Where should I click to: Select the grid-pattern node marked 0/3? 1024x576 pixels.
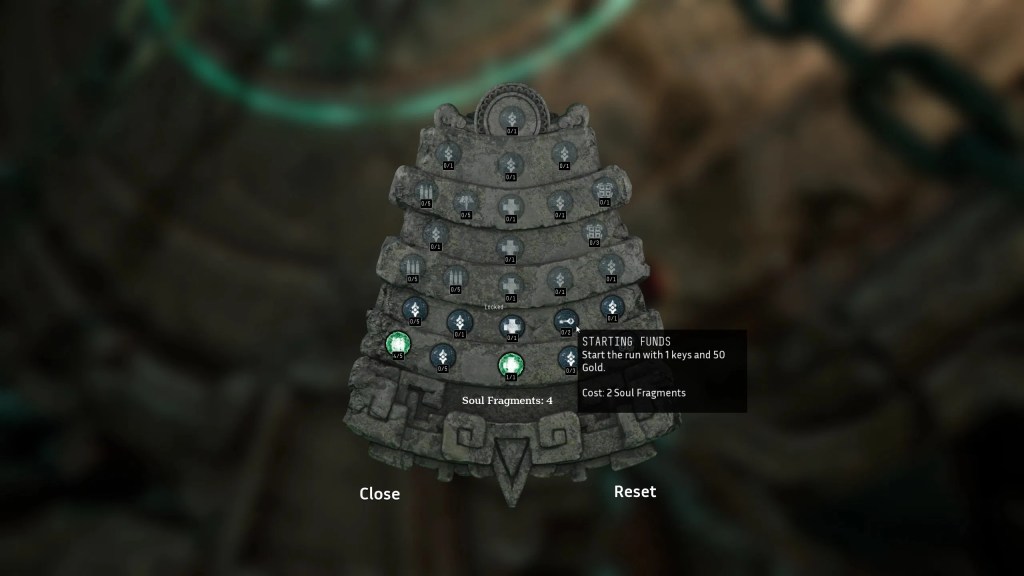(x=594, y=231)
